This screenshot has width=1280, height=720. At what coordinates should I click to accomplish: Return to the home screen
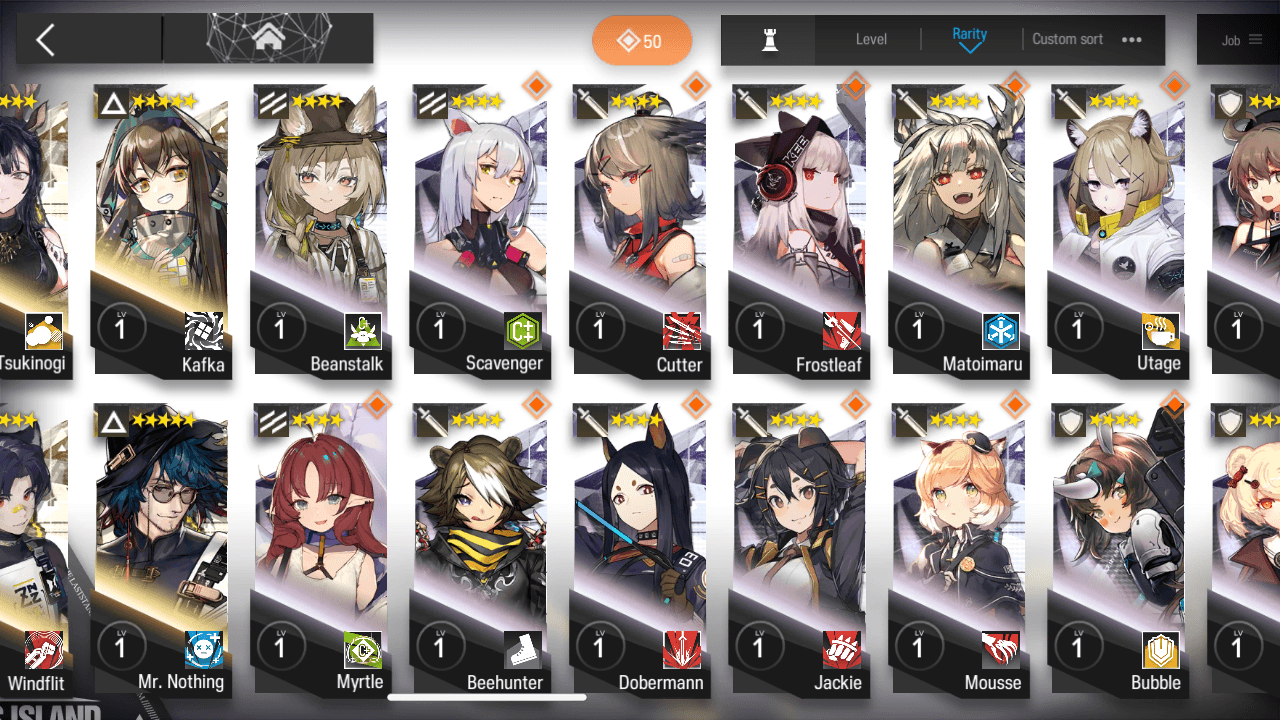point(267,39)
